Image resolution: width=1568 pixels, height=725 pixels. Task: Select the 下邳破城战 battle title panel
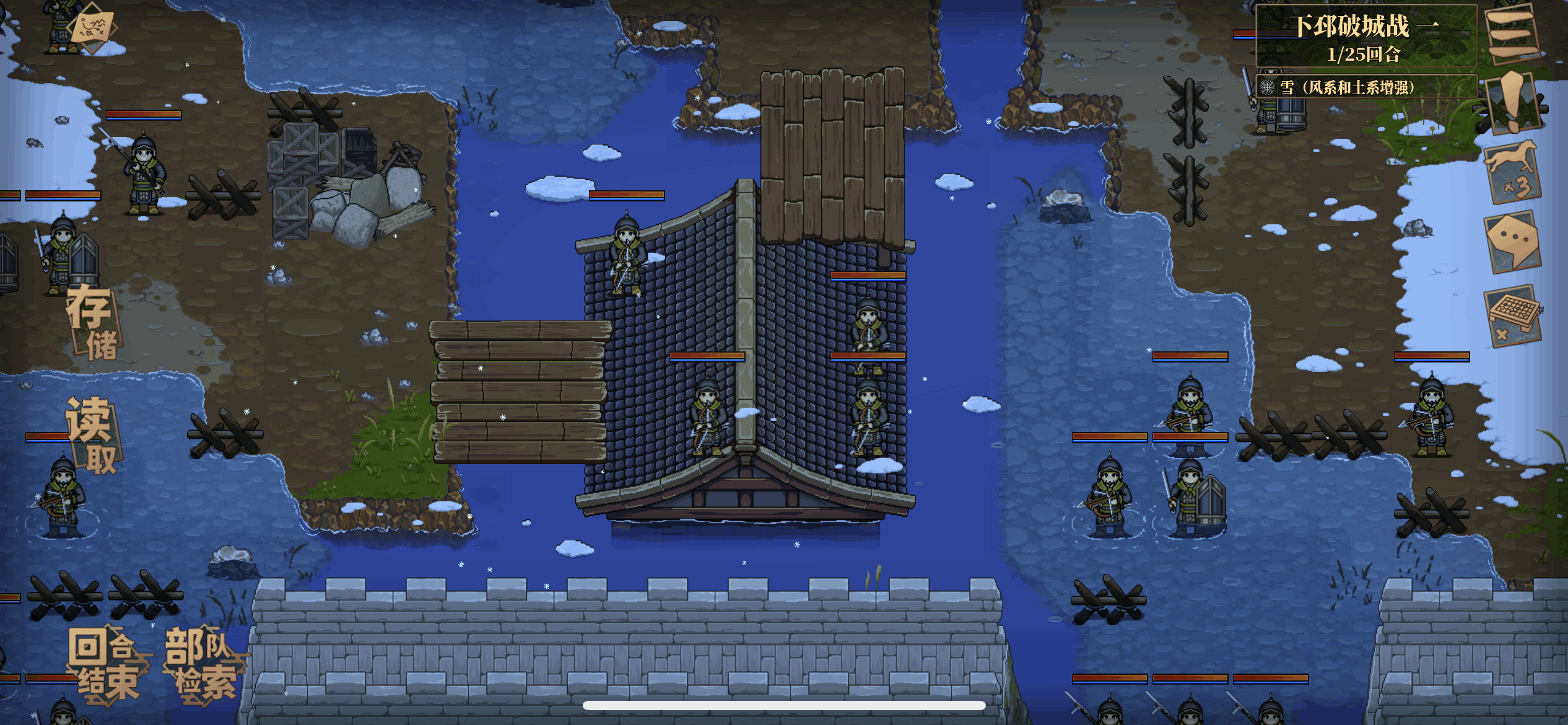pos(1365,37)
